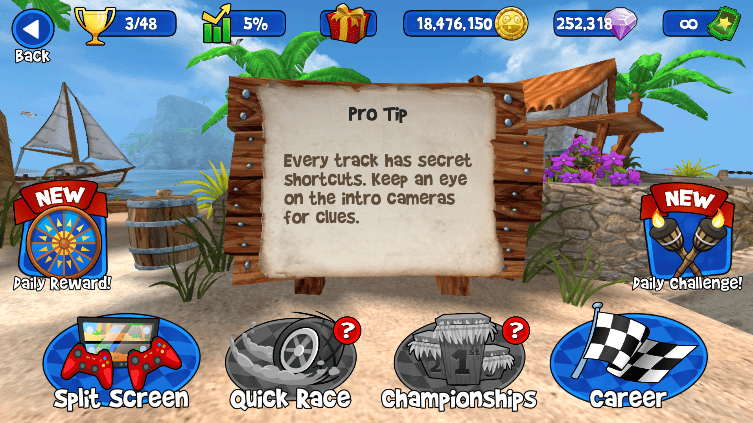Claim the Daily Reward compass

point(62,235)
